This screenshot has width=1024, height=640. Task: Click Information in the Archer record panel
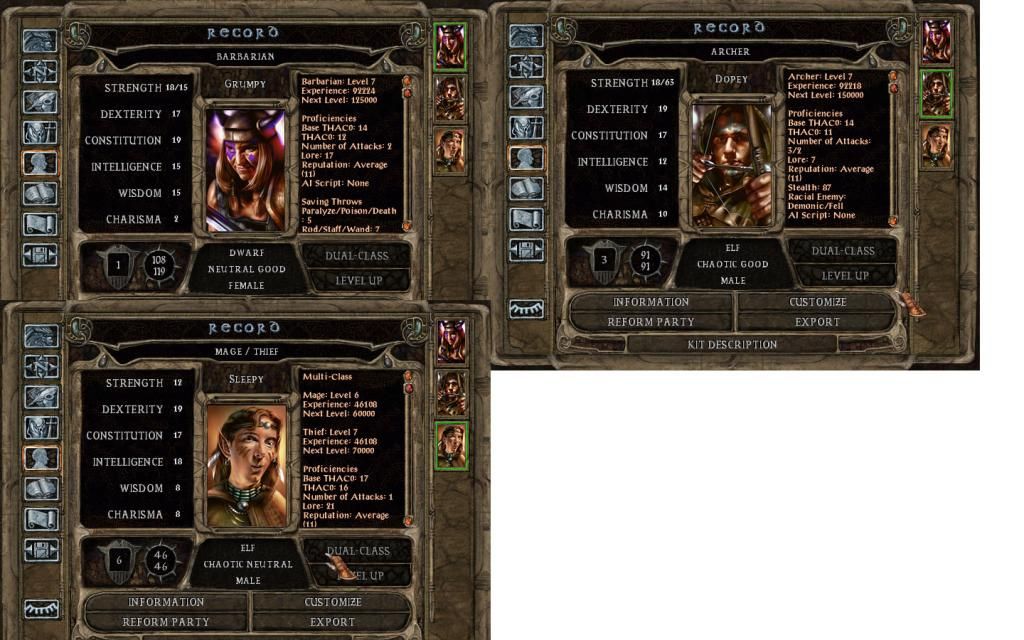point(650,301)
